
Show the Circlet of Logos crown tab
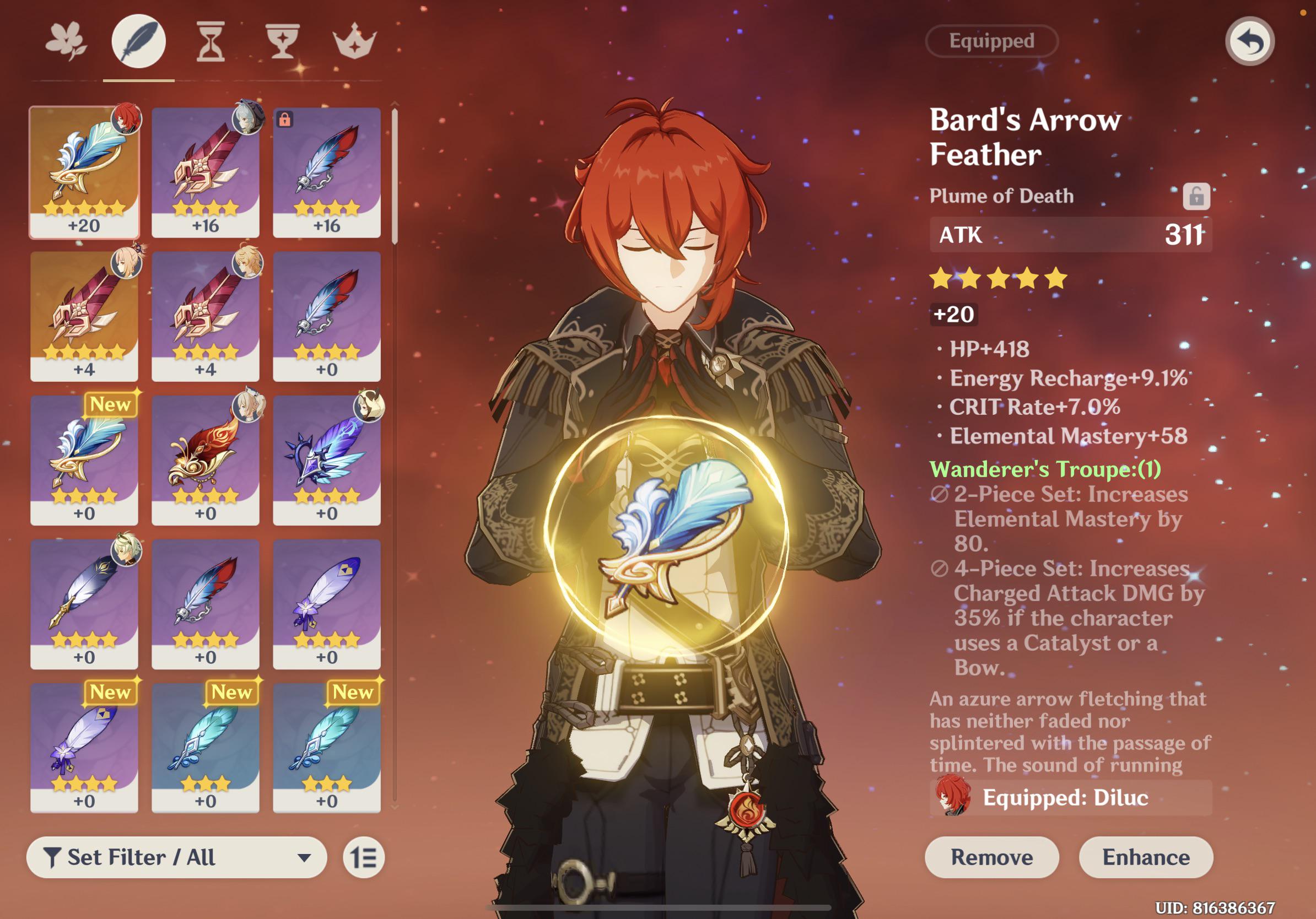tap(354, 41)
